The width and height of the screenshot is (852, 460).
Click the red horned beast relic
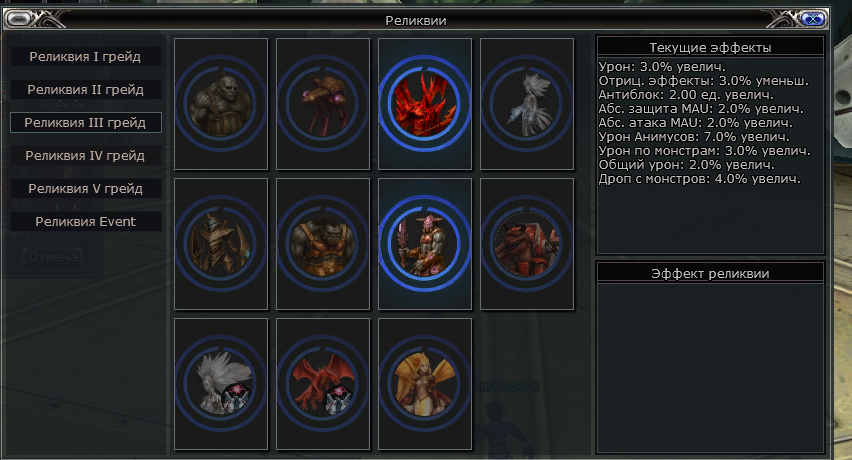tap(527, 243)
